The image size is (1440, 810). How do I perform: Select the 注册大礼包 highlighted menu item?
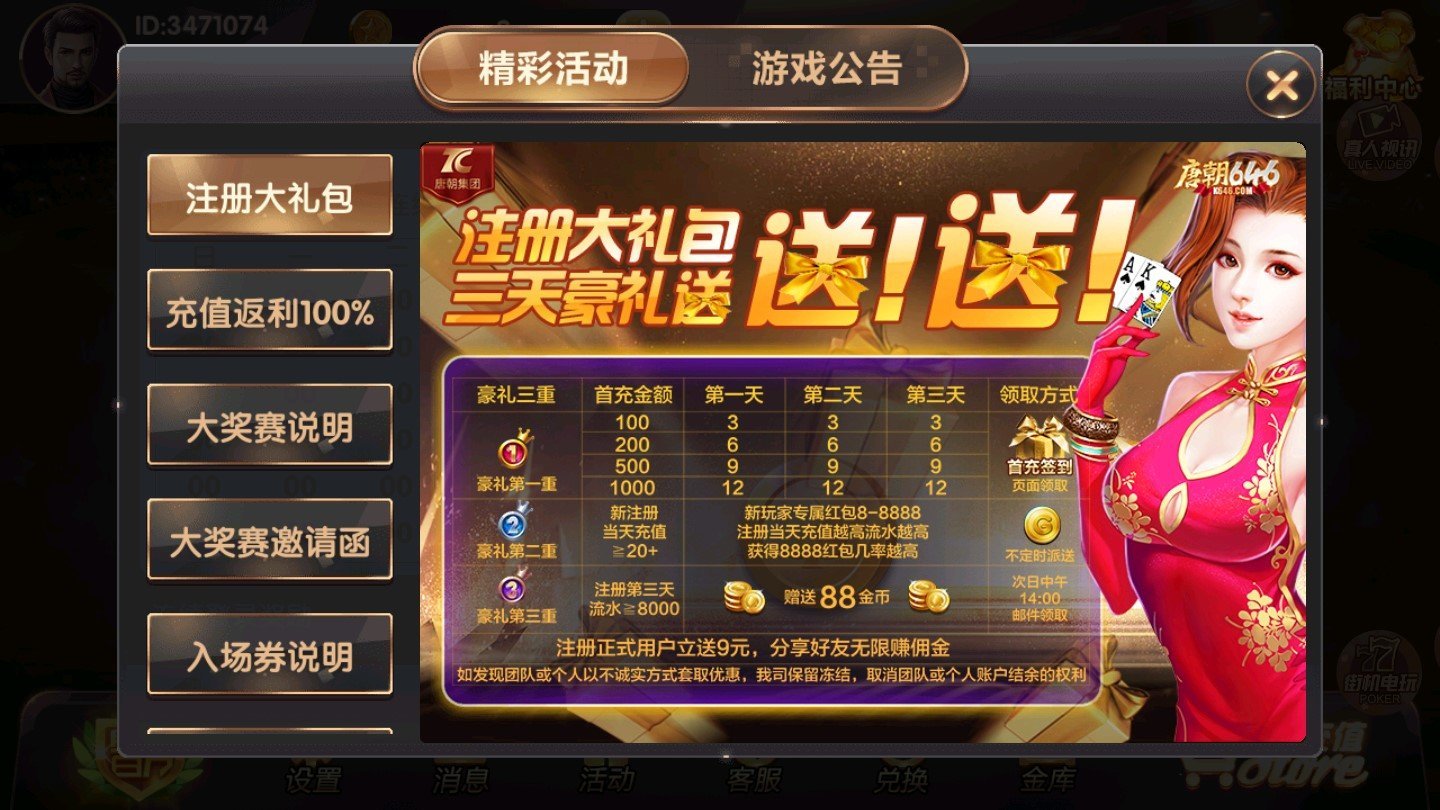coord(270,197)
